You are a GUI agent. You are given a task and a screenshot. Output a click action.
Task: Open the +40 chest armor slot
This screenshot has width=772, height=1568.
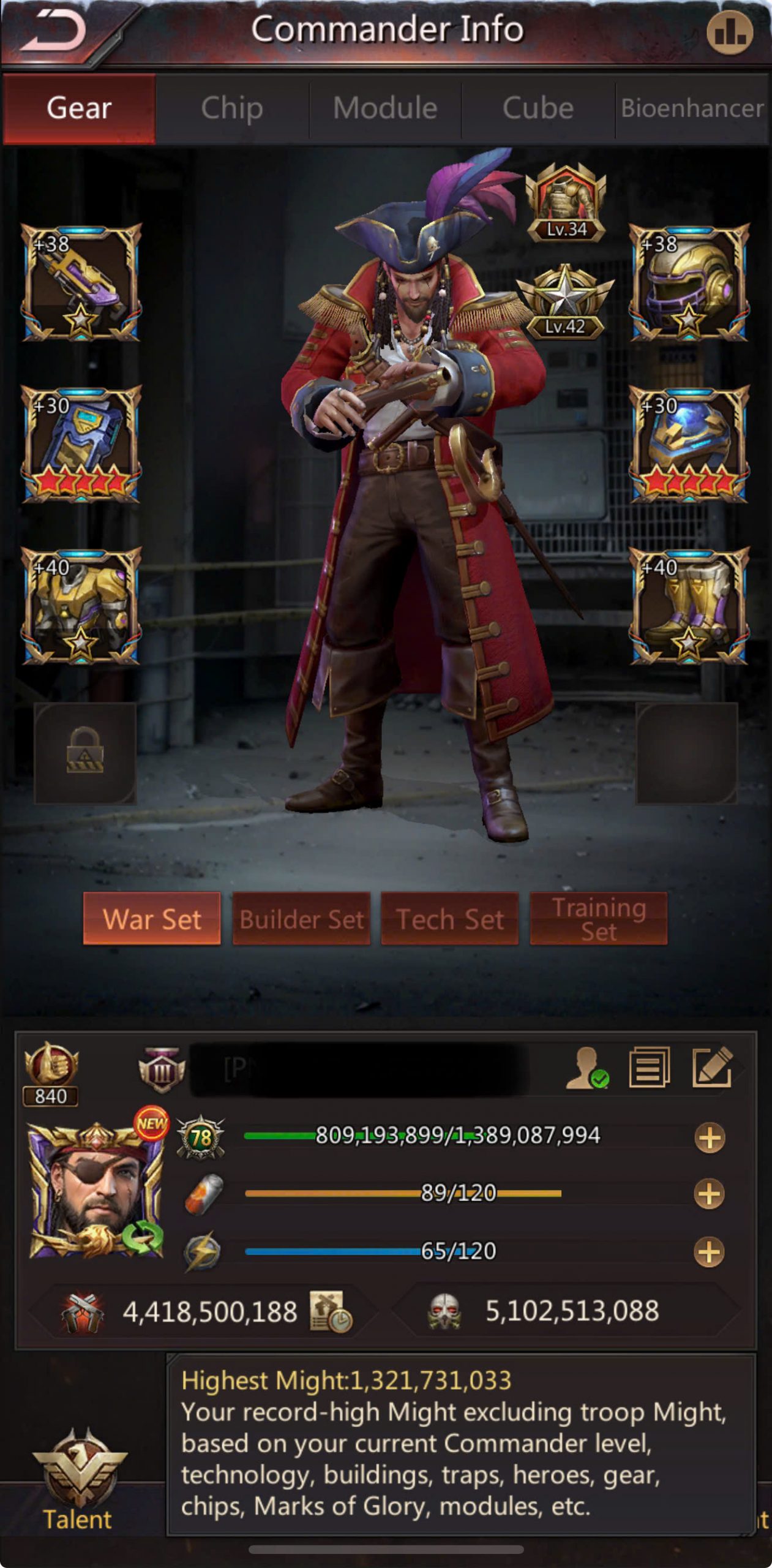pos(81,606)
